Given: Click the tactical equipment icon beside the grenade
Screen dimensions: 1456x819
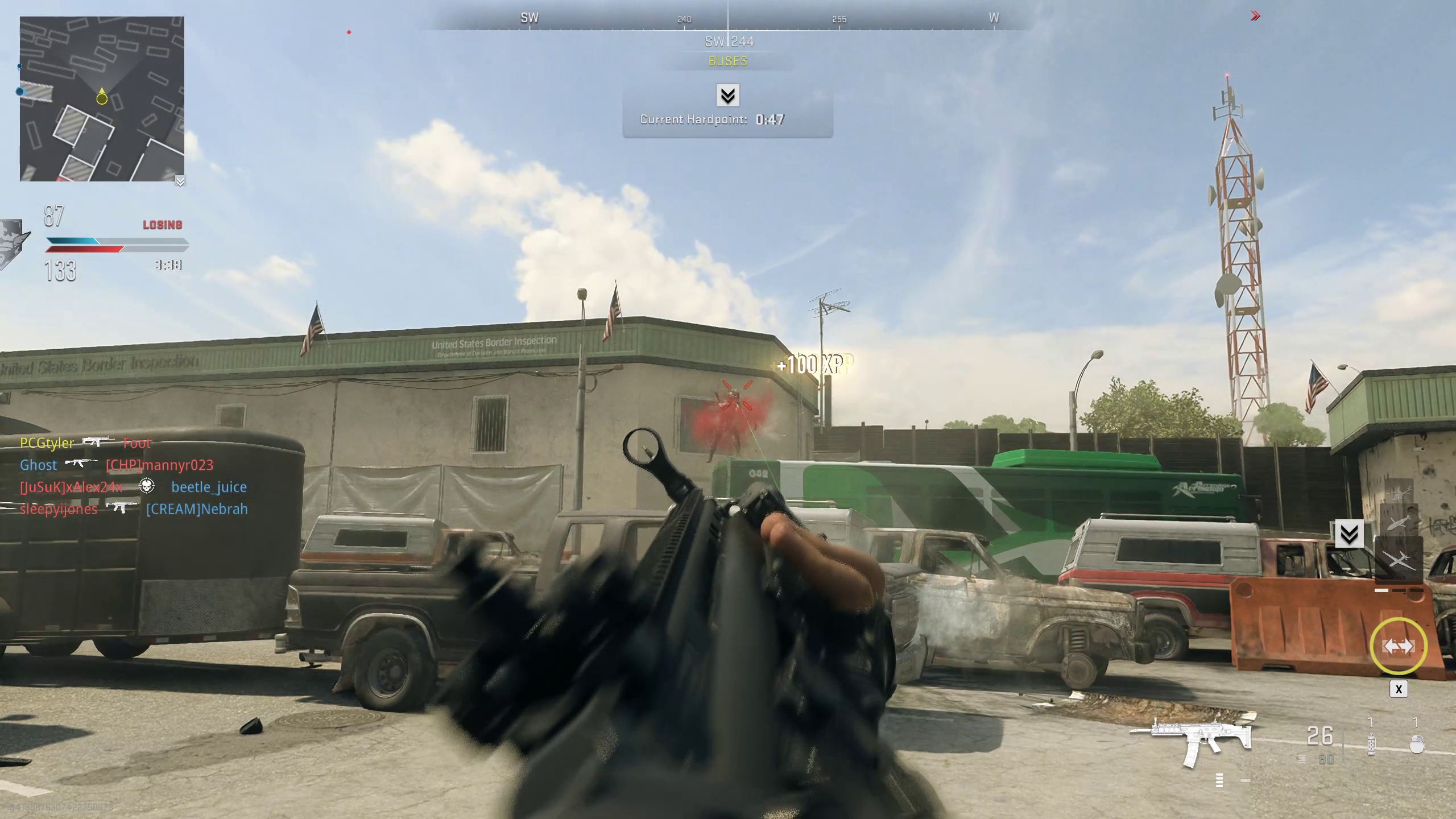Looking at the screenshot, I should 1371,745.
